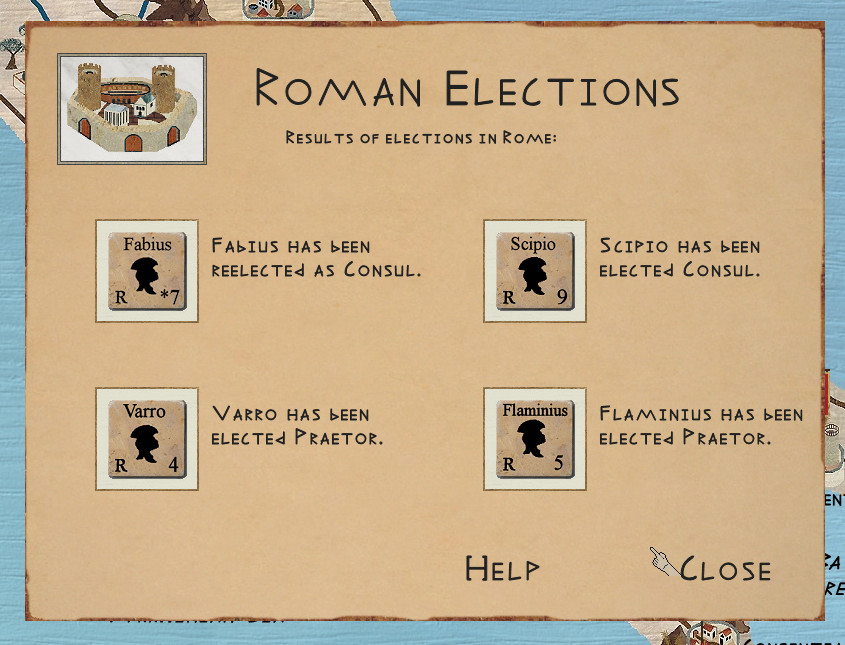Close the Roman Elections dialog
845x645 pixels.
(x=724, y=569)
